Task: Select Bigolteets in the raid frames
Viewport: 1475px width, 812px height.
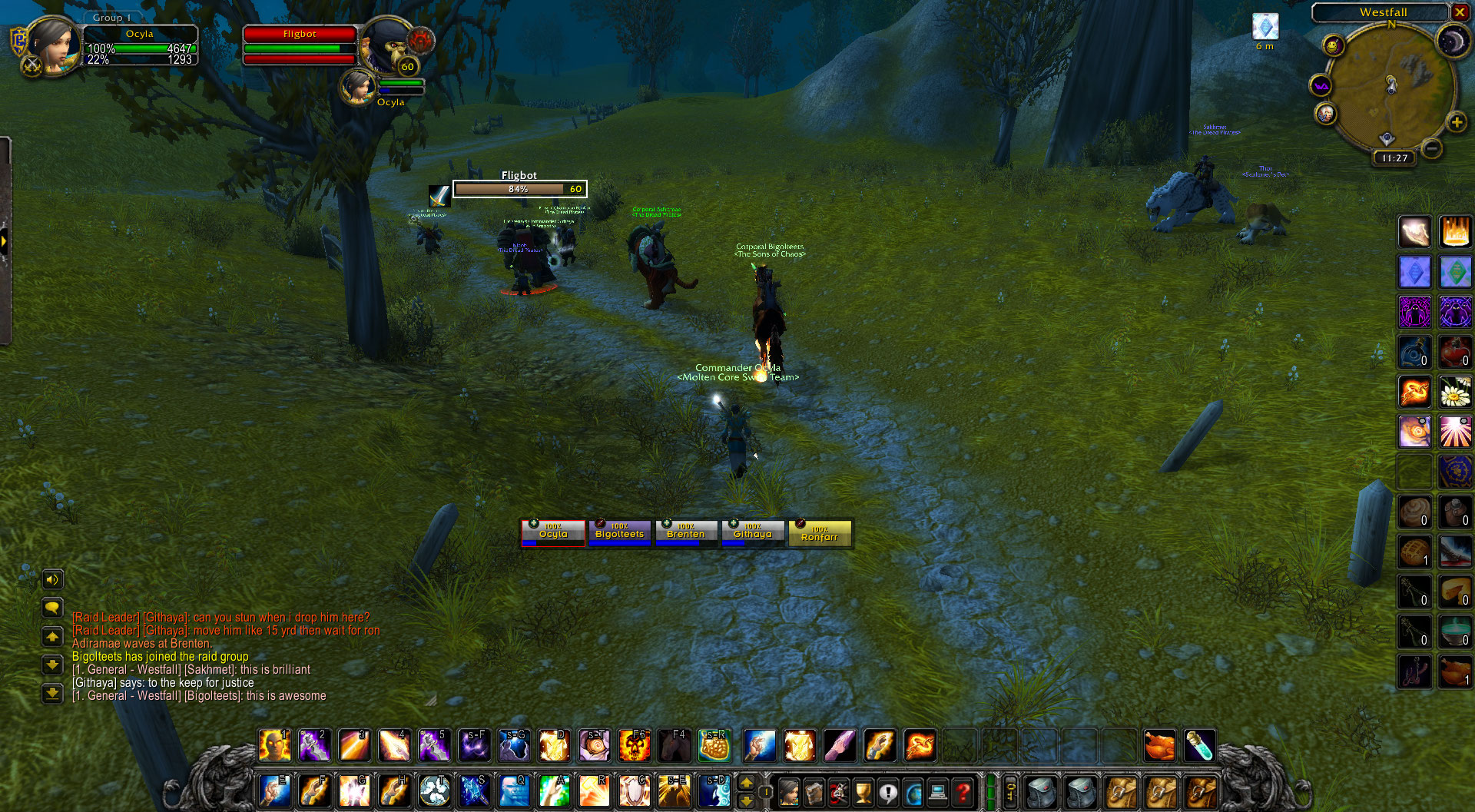Action: tap(619, 532)
